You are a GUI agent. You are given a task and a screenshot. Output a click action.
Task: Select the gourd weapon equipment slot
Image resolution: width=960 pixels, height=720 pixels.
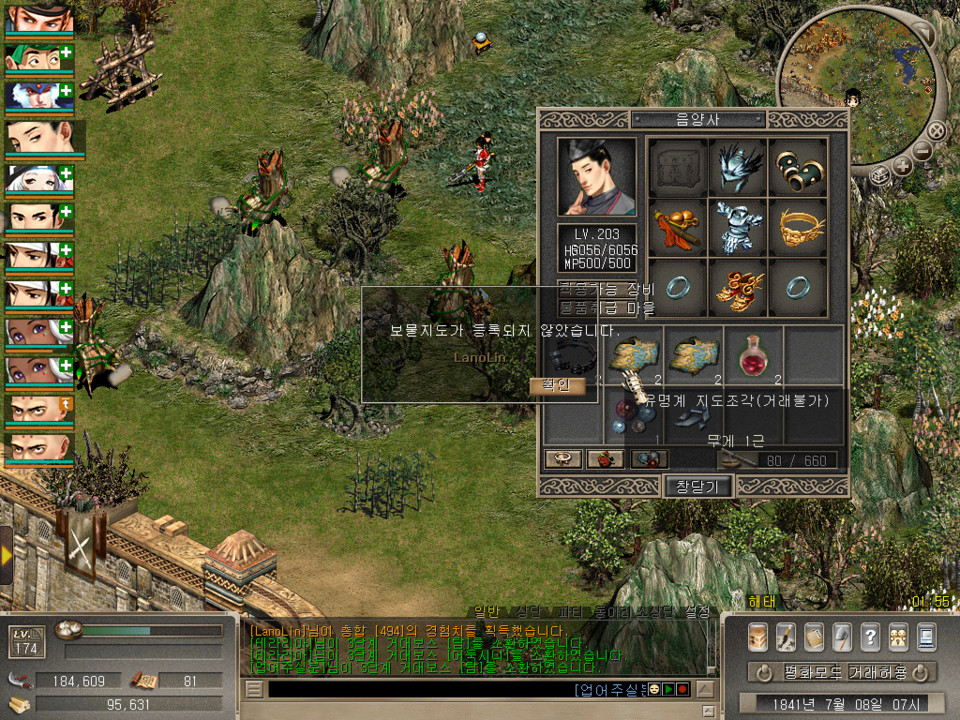678,226
